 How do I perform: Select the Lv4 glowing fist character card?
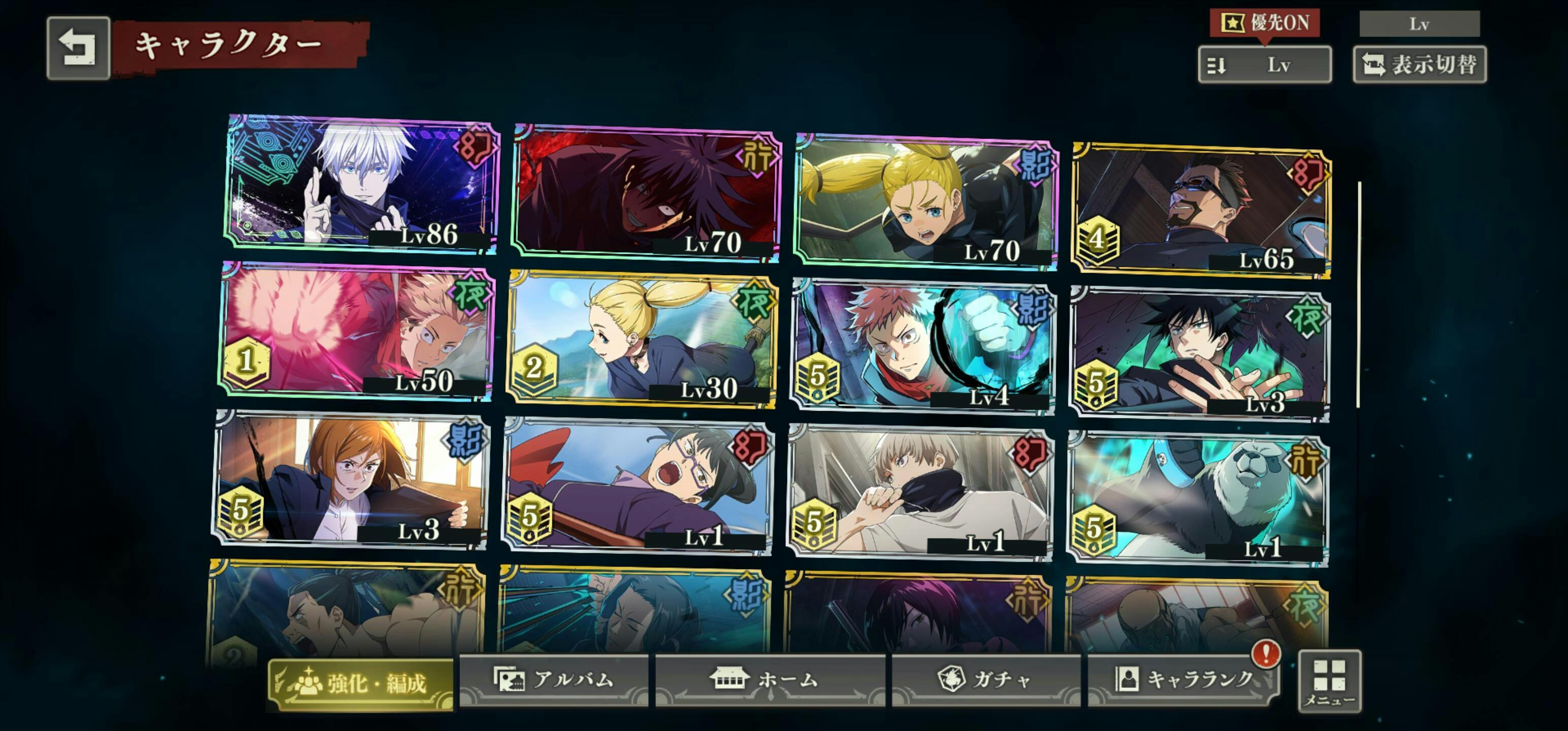click(x=924, y=347)
